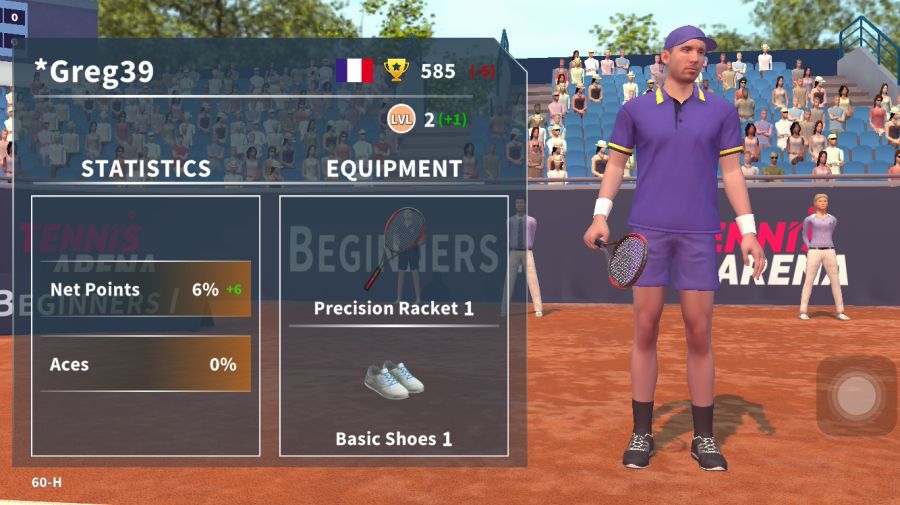Click the Aces statistic row
The image size is (900, 505).
145,364
